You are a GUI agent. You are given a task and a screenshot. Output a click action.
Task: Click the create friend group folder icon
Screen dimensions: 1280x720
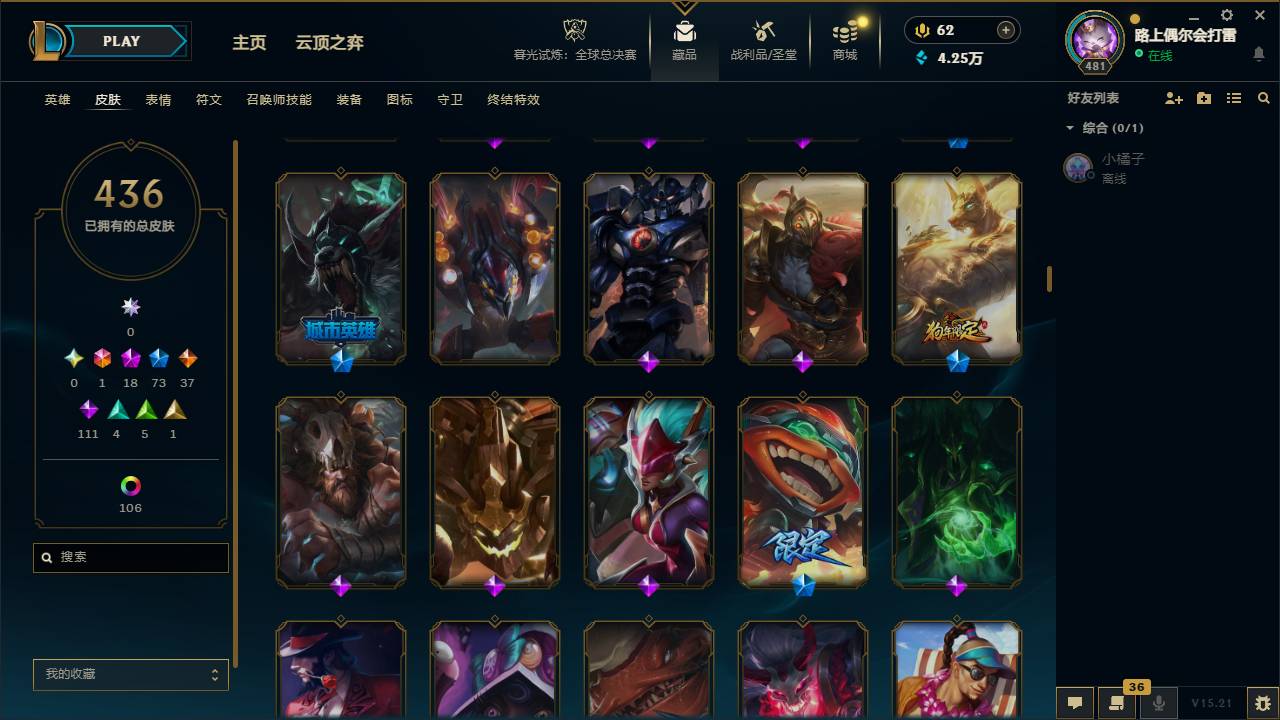(x=1202, y=97)
